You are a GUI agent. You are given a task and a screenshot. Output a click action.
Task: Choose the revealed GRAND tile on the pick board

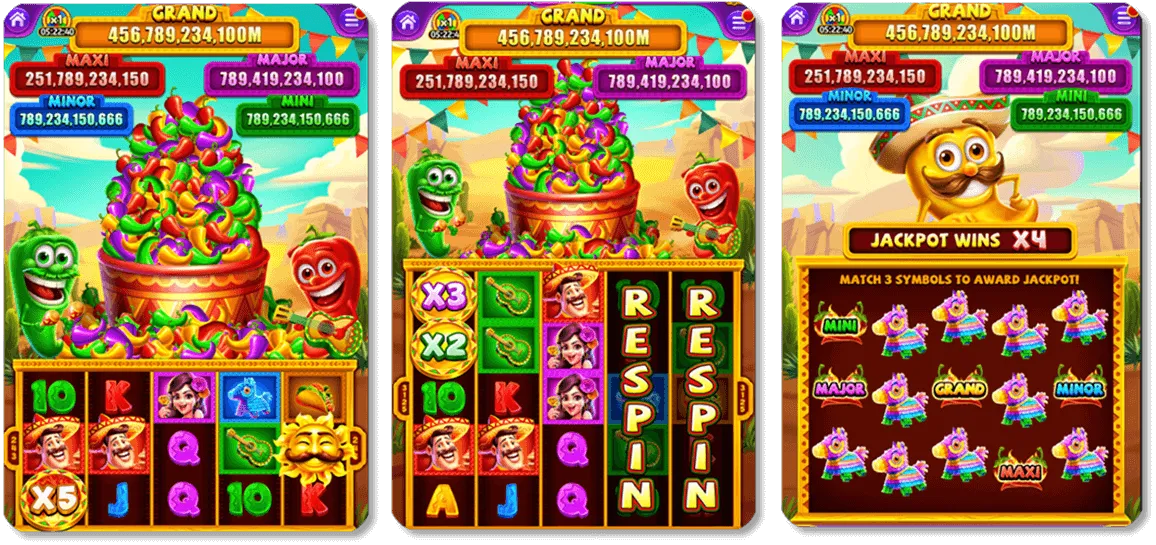[960, 388]
